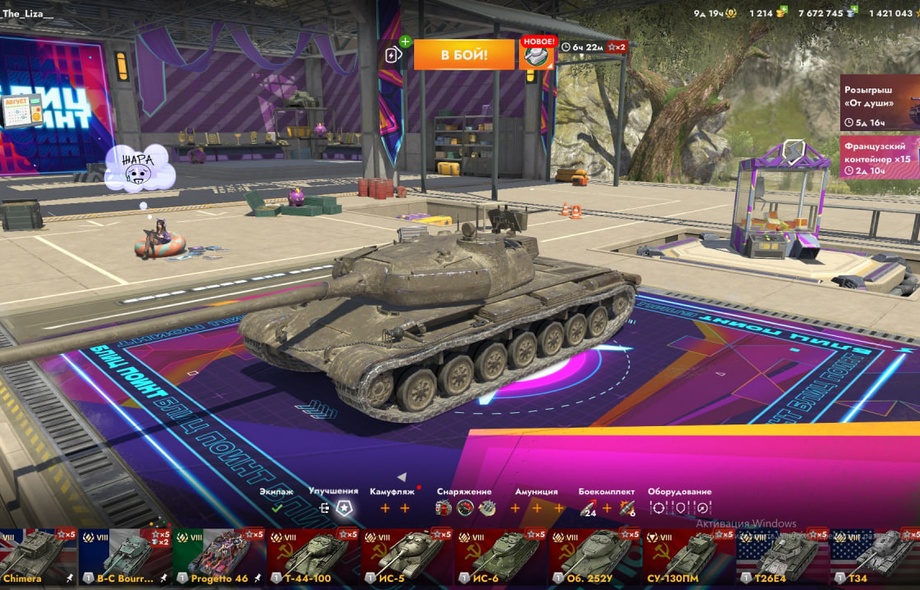
Task: Choose the T26E4 tank
Action: (780, 557)
